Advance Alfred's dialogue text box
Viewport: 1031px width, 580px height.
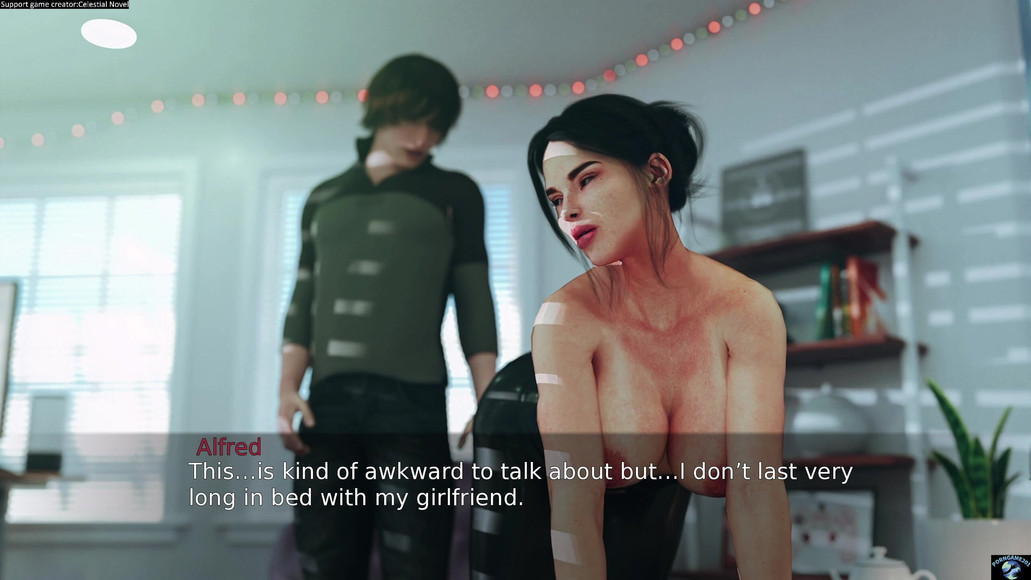coord(520,484)
